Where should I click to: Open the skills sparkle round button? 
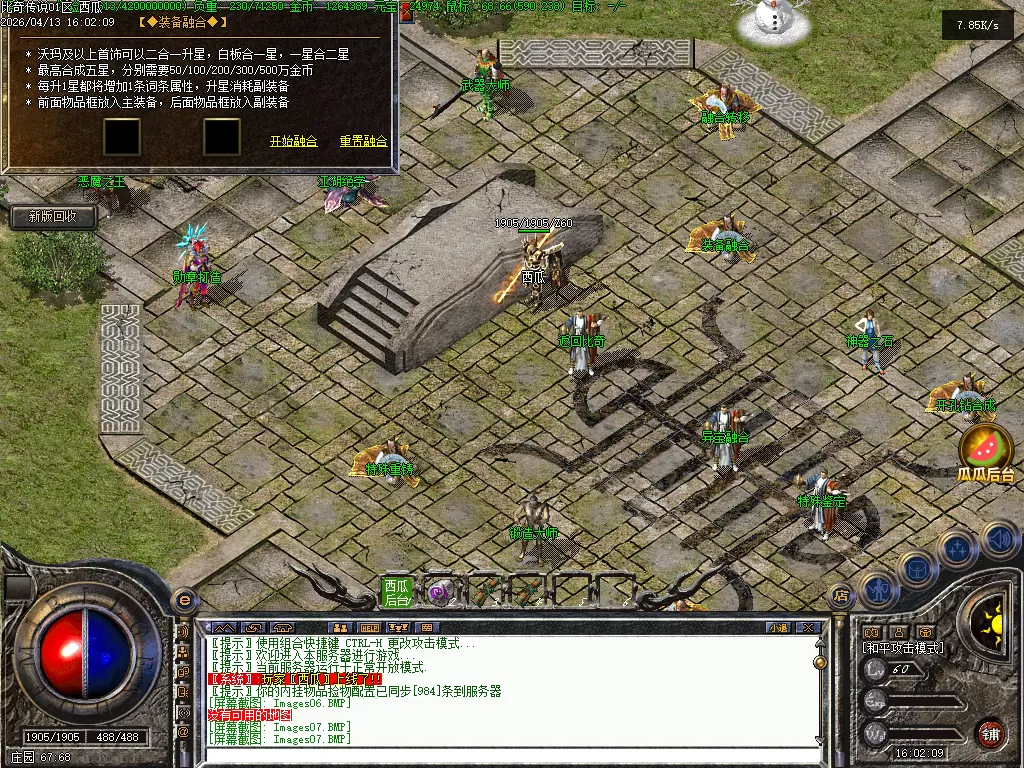[957, 549]
